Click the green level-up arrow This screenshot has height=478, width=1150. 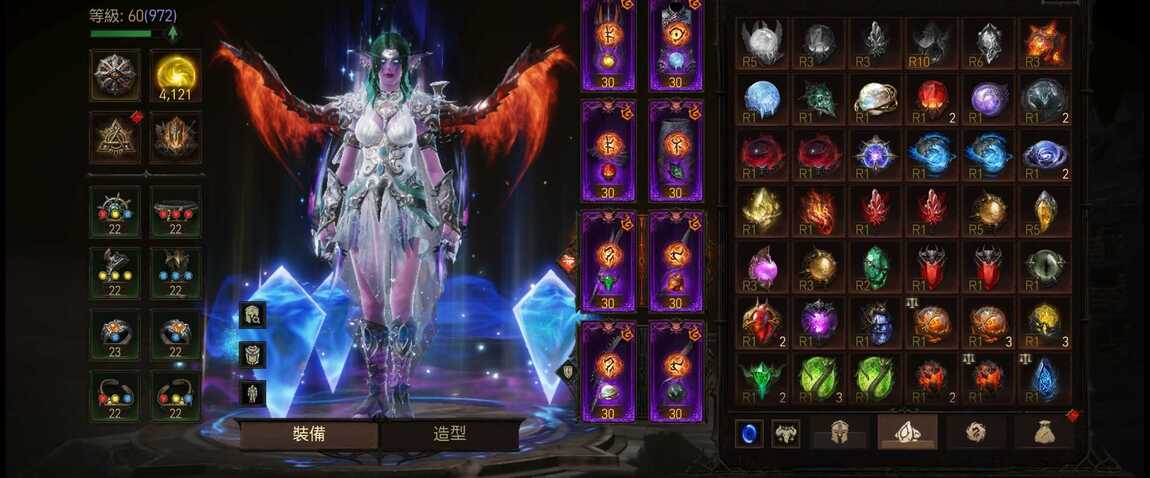173,33
